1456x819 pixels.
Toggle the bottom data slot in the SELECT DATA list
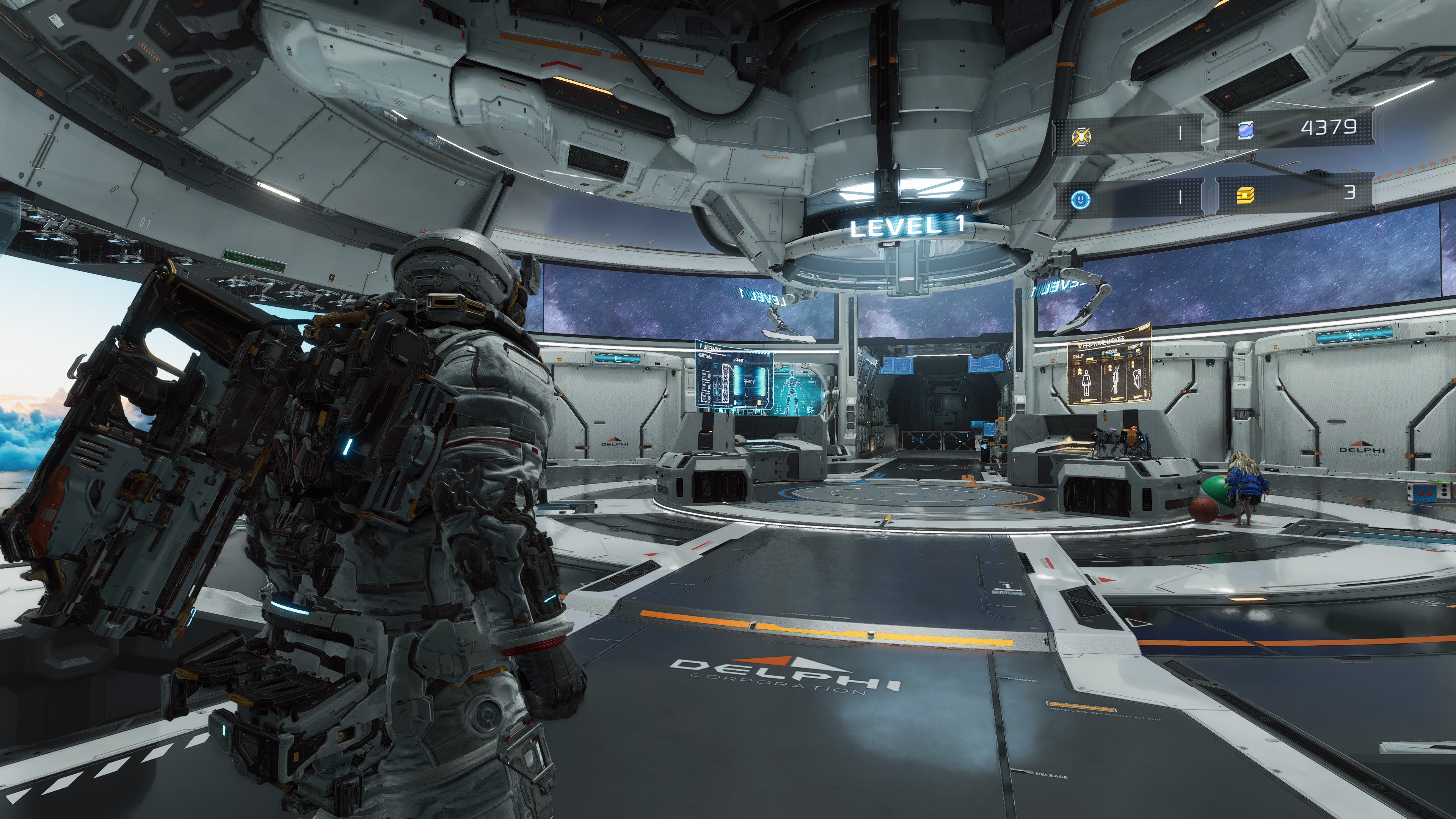tap(706, 397)
